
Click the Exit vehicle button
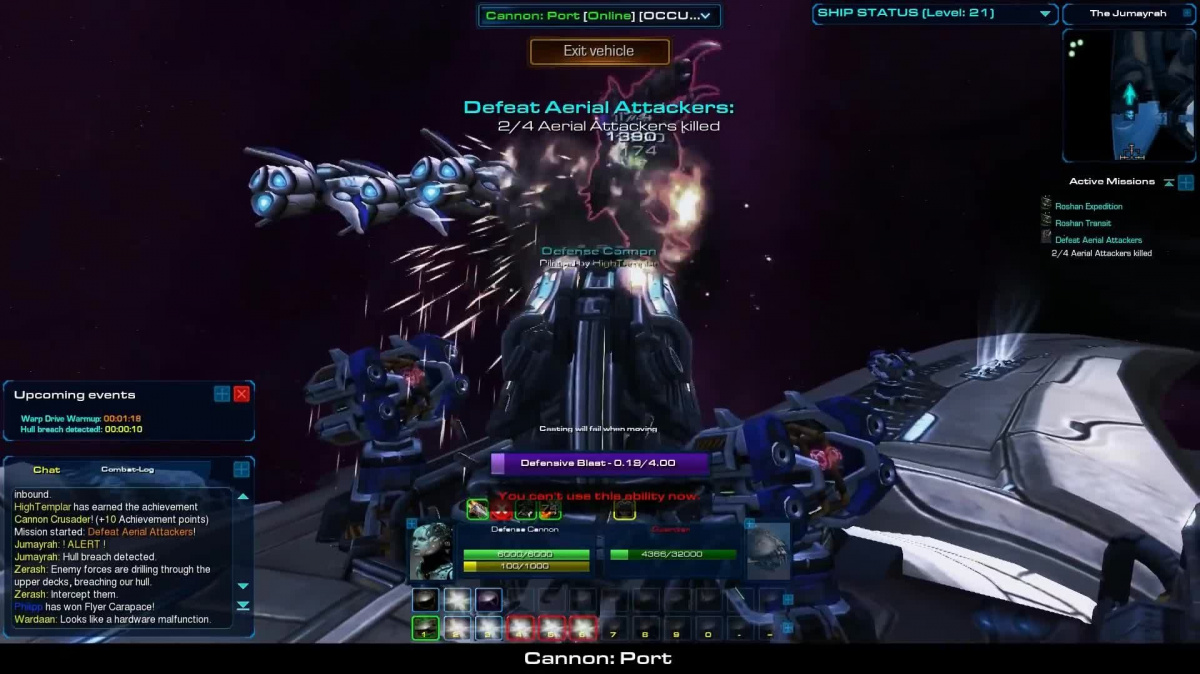pos(599,51)
